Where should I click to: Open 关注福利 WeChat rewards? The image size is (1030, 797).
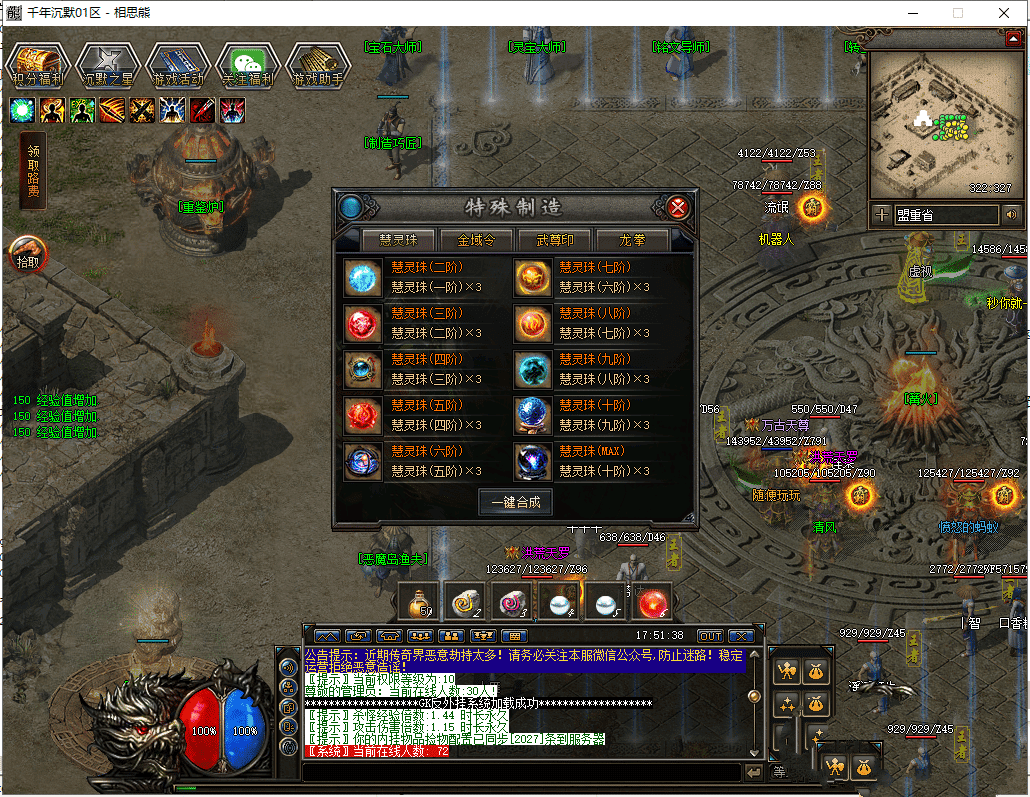pos(247,65)
